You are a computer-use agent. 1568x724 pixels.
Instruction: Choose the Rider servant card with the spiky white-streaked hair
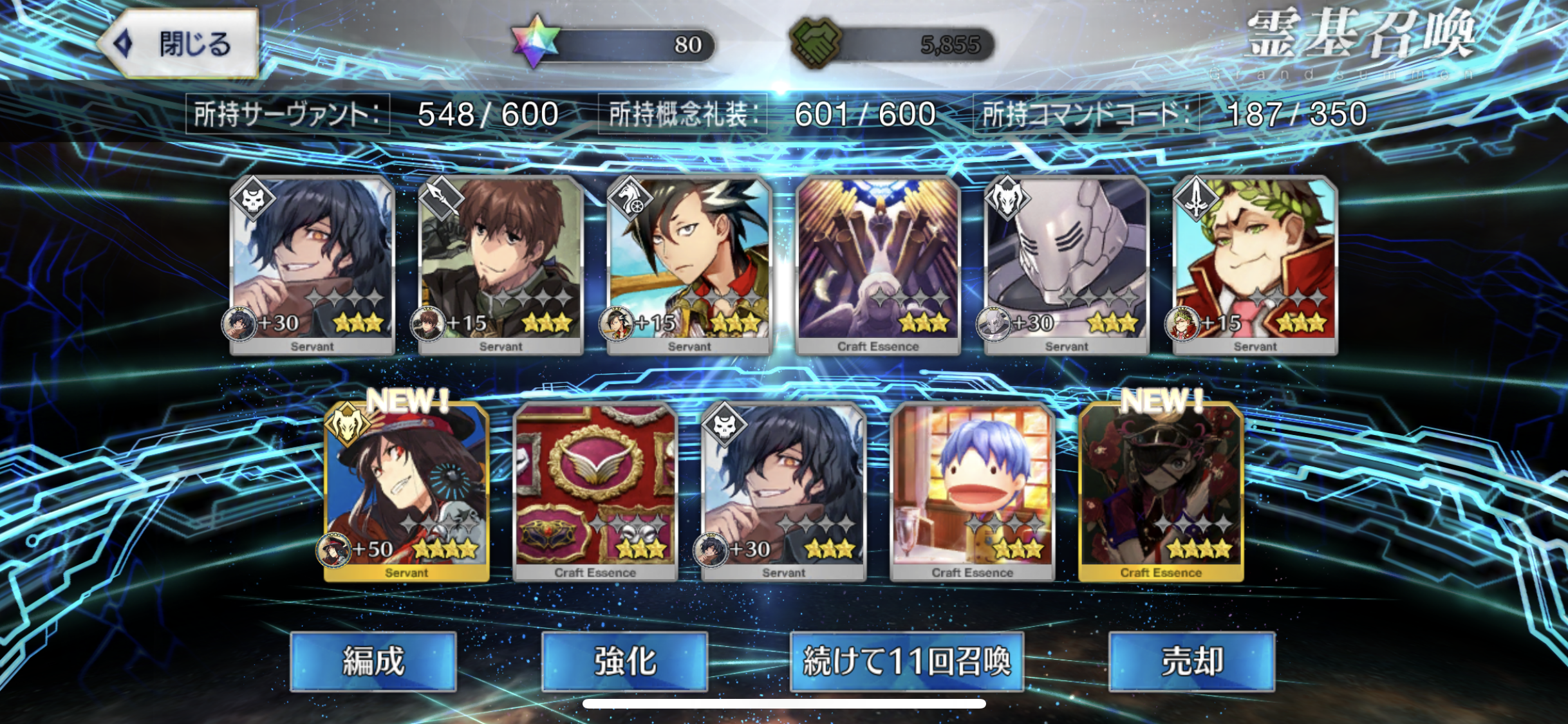(689, 264)
